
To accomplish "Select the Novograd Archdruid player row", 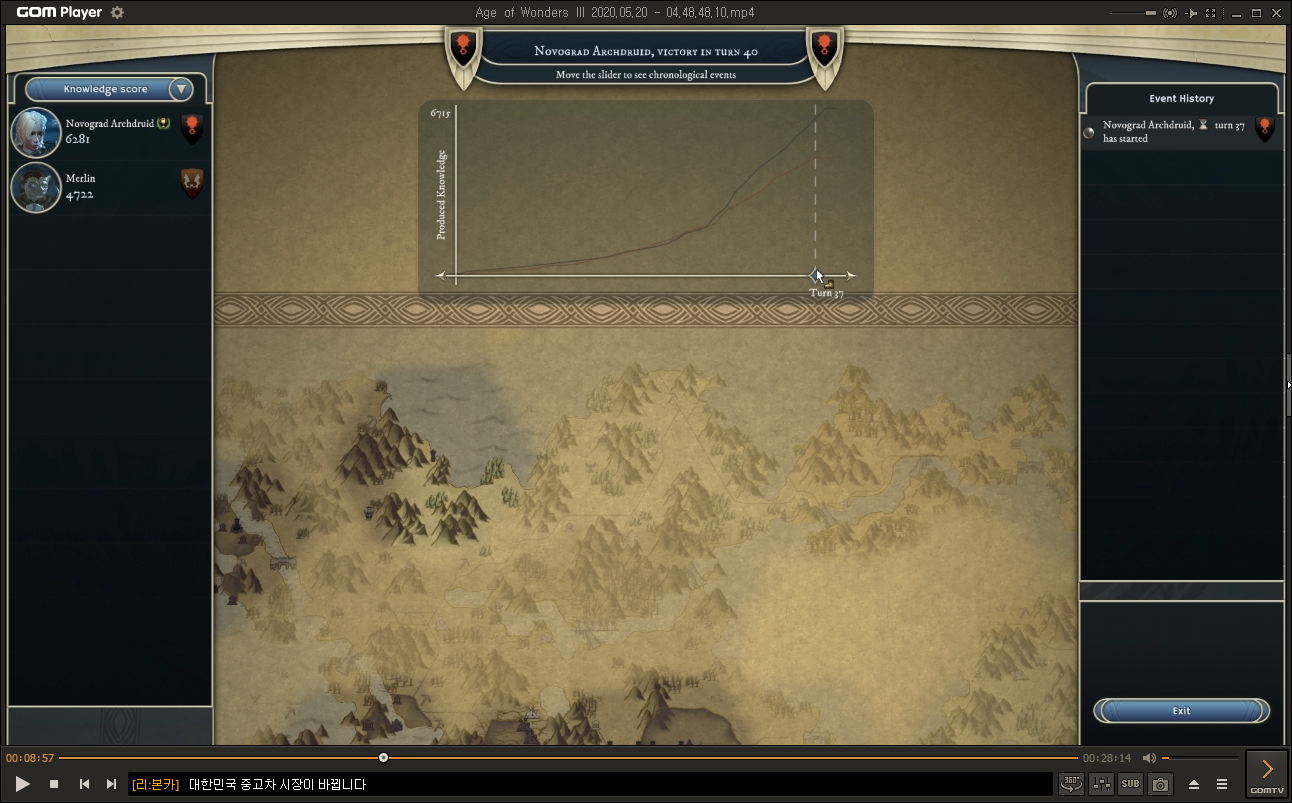I will click(x=109, y=132).
